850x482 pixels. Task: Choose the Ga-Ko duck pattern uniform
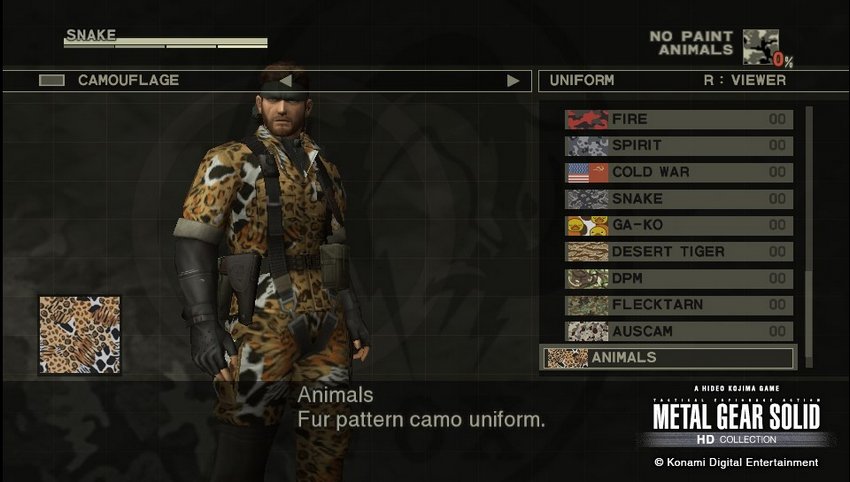coord(678,225)
